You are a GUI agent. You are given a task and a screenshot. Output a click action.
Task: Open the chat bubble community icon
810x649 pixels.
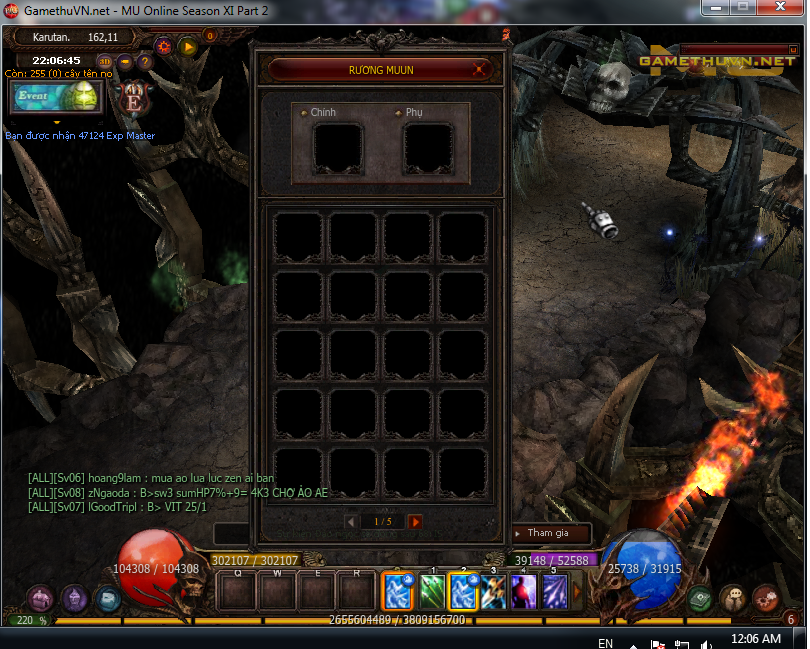tap(733, 598)
